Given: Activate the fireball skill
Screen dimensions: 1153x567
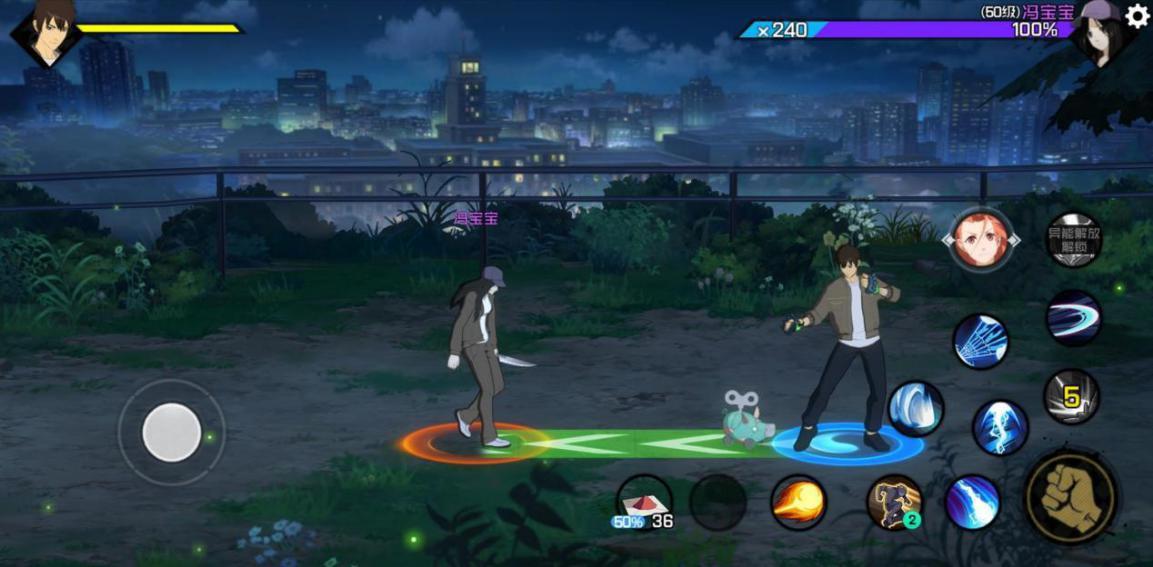Looking at the screenshot, I should click(x=798, y=502).
